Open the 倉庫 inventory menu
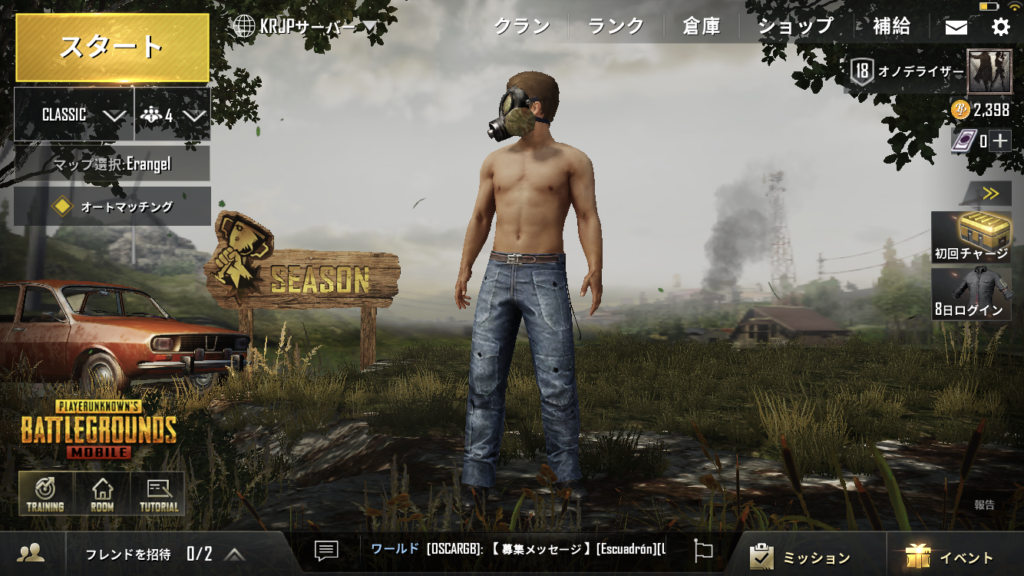 (701, 27)
